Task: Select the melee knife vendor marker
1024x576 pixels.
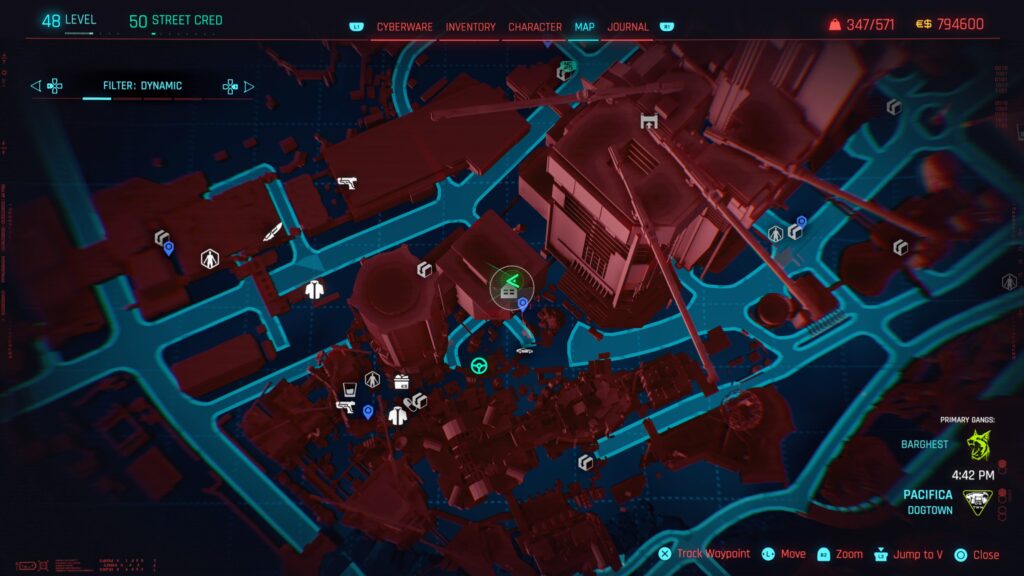Action: [x=272, y=232]
